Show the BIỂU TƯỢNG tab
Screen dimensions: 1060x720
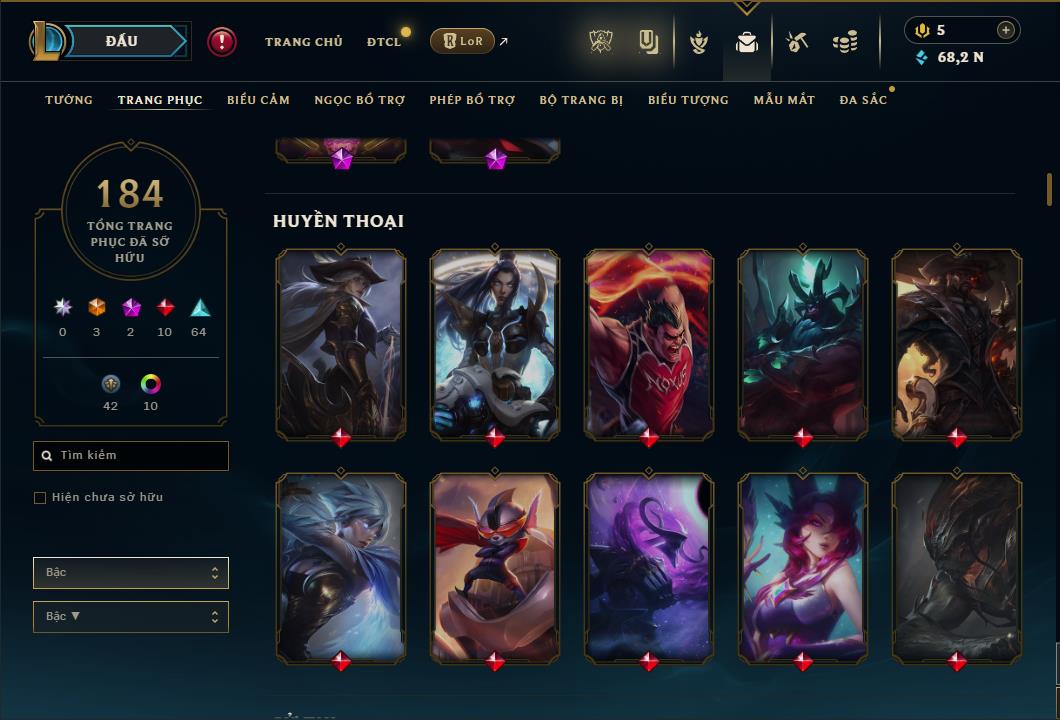(x=688, y=100)
